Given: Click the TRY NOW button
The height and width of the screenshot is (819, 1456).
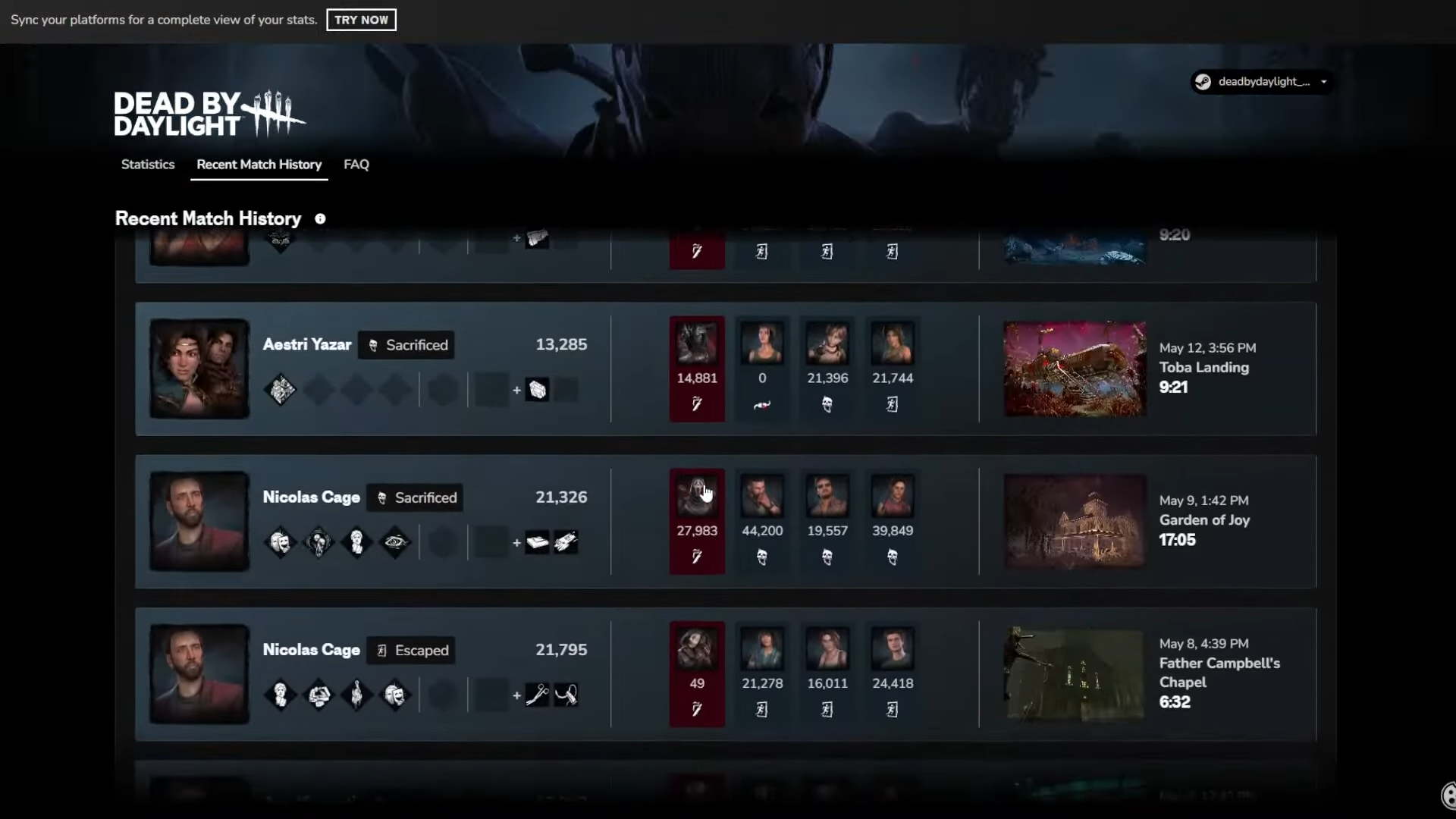Looking at the screenshot, I should [x=360, y=20].
